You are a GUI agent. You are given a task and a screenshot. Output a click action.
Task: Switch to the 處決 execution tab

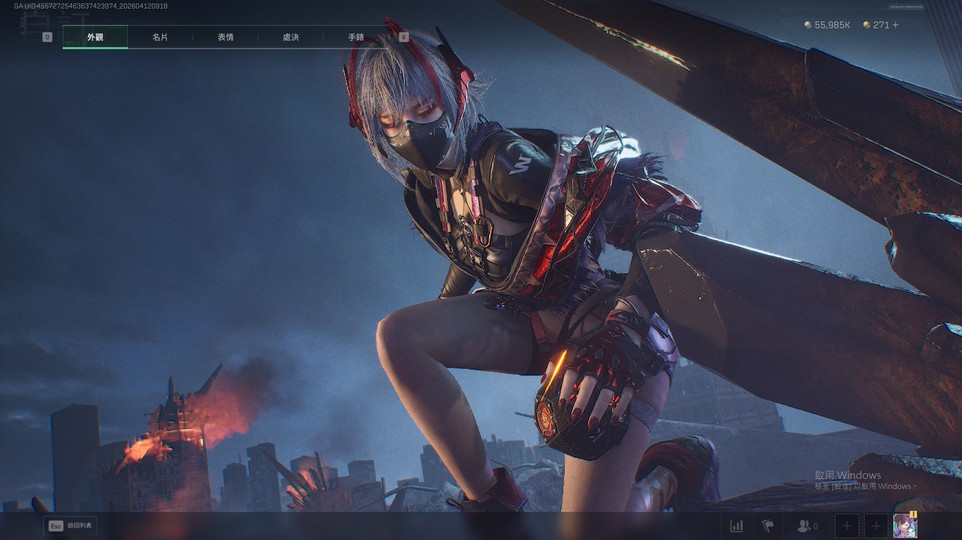pyautogui.click(x=291, y=37)
